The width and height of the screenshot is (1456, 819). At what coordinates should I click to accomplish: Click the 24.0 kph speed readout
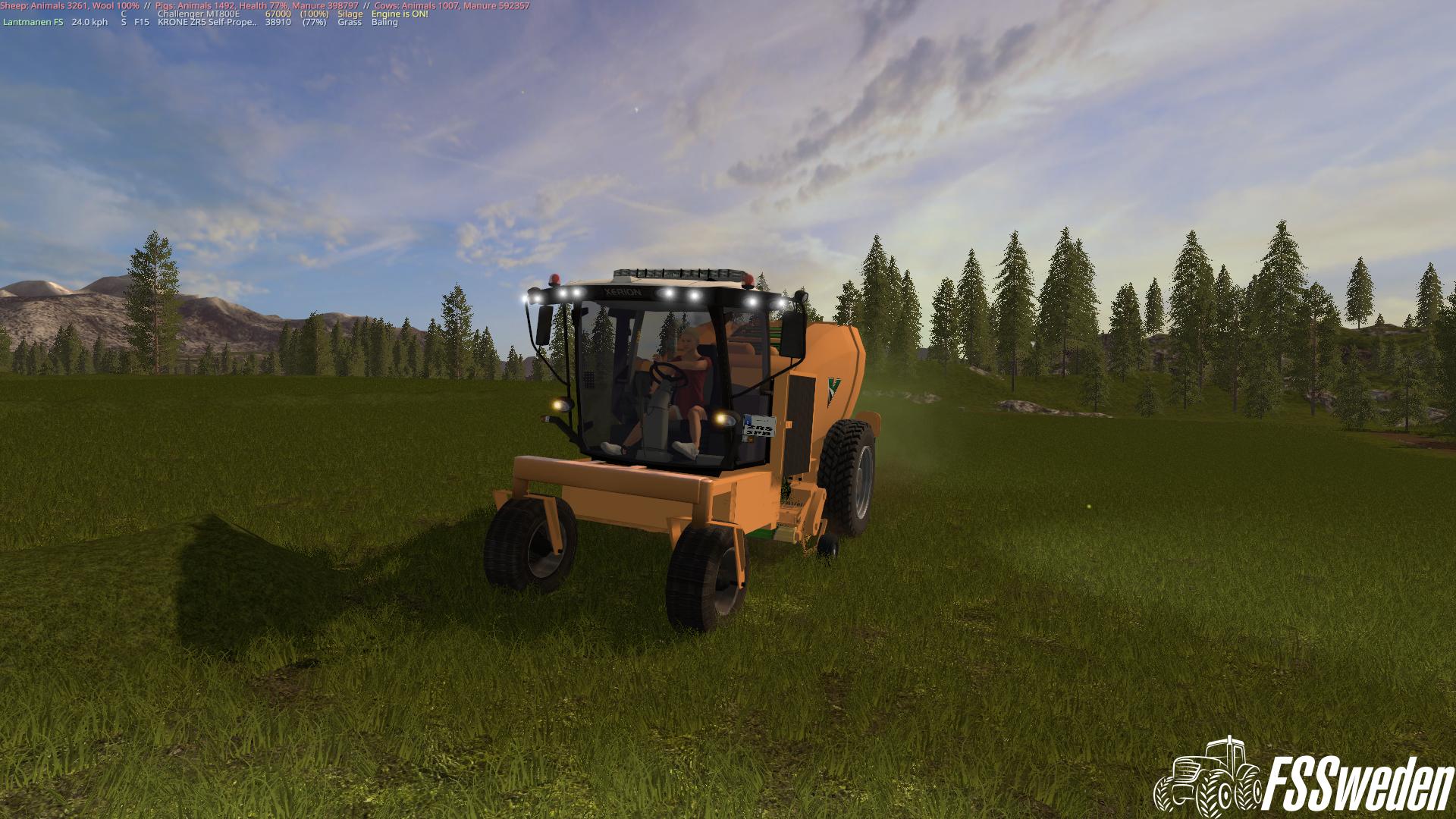[89, 23]
